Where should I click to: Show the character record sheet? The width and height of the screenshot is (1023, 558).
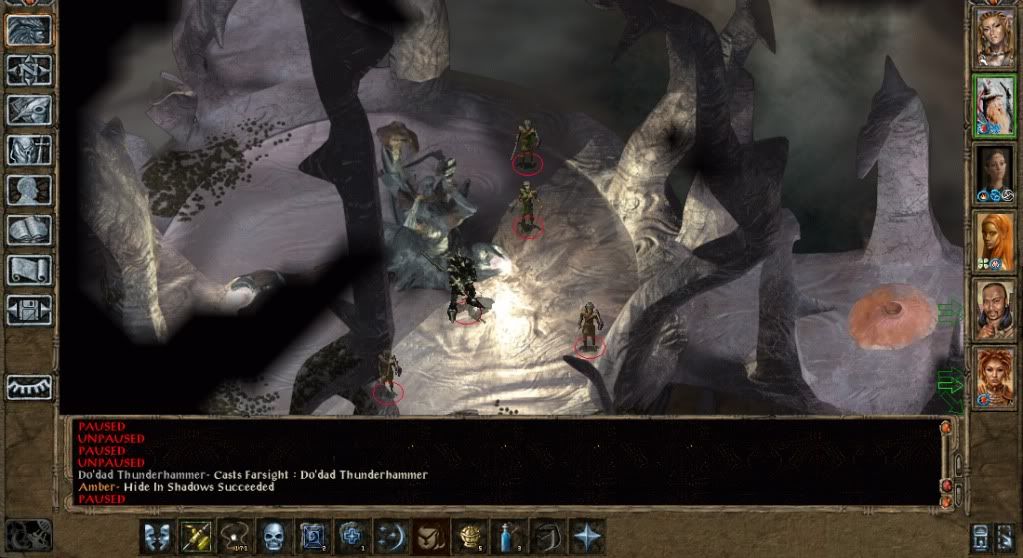tap(28, 190)
